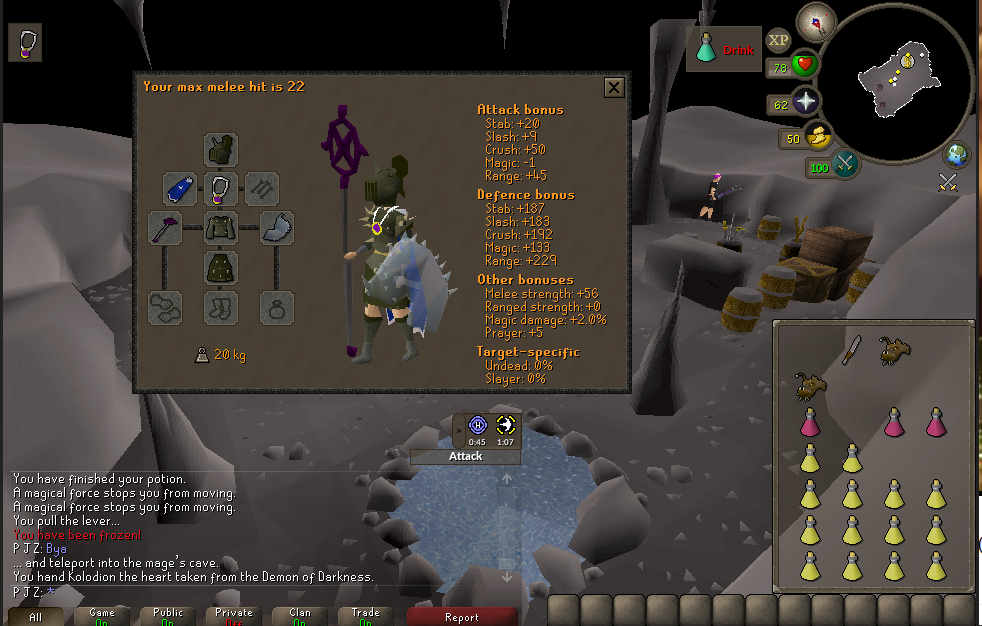Click the blue cape equipment slot

click(180, 189)
